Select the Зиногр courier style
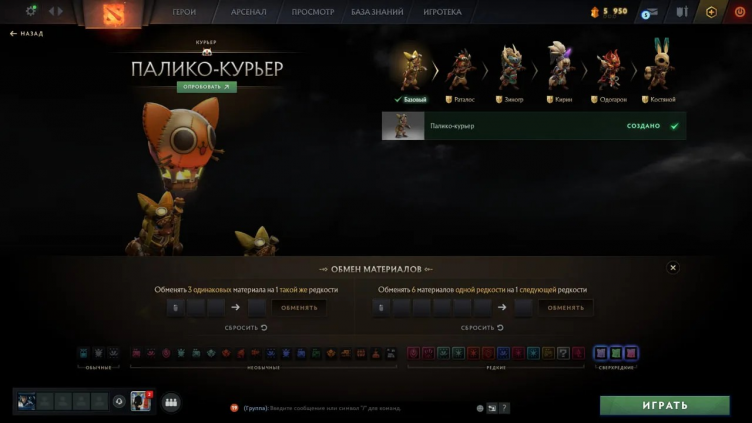The height and width of the screenshot is (423, 752). coord(513,68)
